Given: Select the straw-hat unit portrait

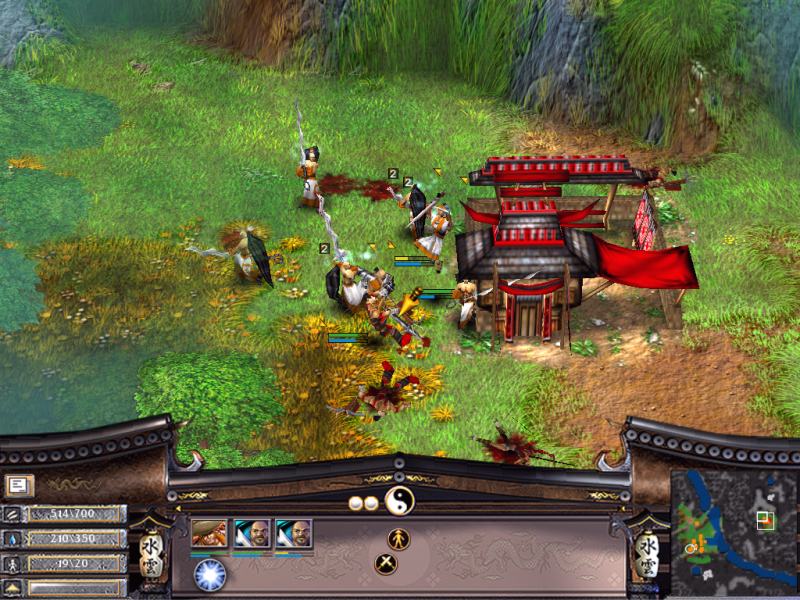Looking at the screenshot, I should pos(209,534).
